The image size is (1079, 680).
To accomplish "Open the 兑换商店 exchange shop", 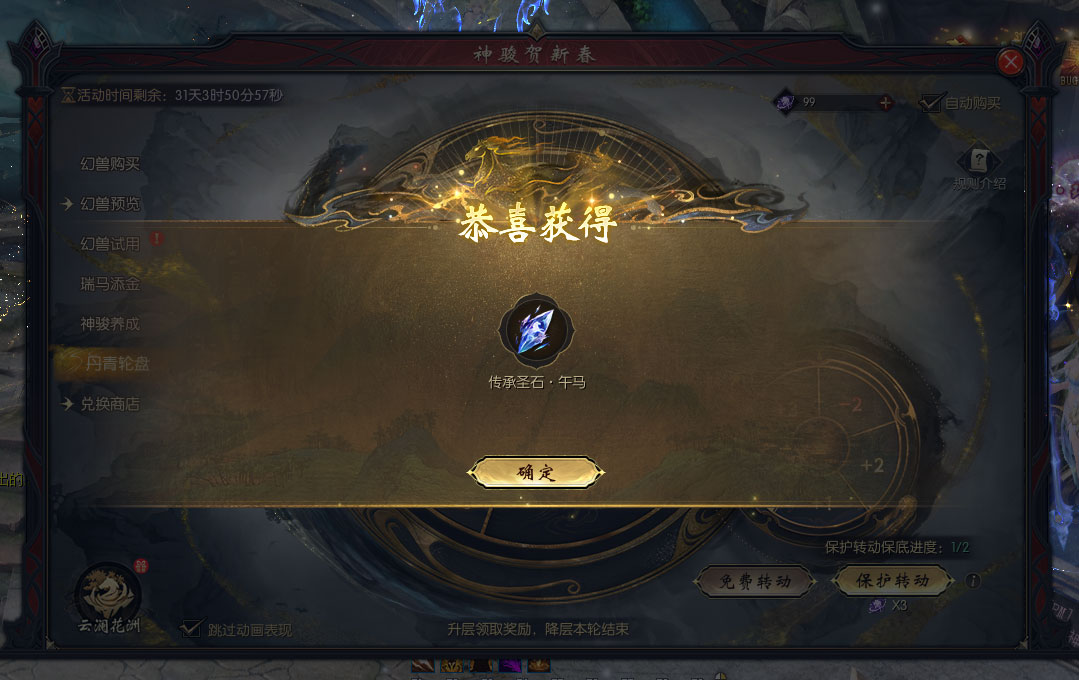I will point(110,404).
